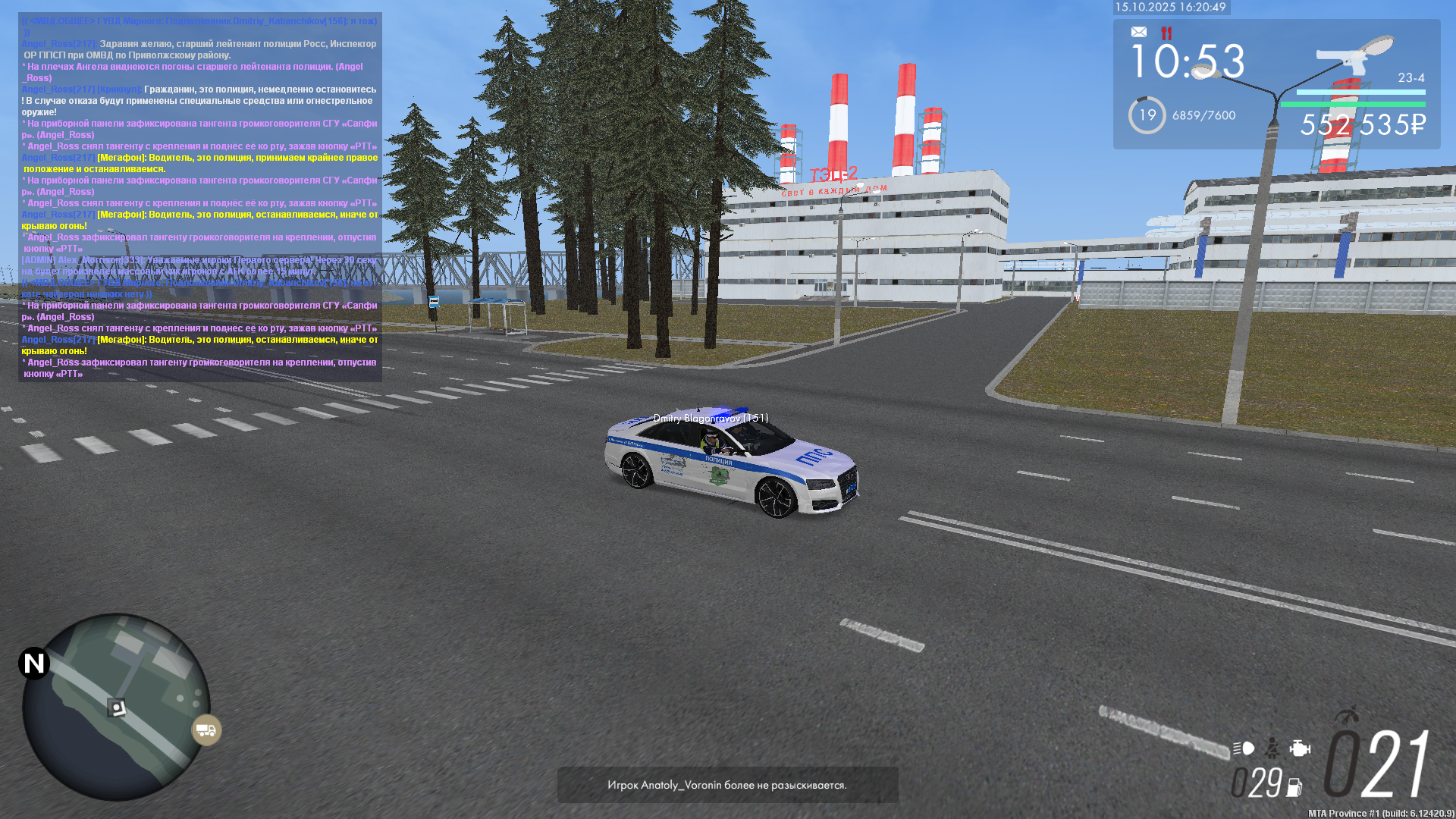Click the north compass N badge
This screenshot has width=1456, height=819.
pos(34,664)
